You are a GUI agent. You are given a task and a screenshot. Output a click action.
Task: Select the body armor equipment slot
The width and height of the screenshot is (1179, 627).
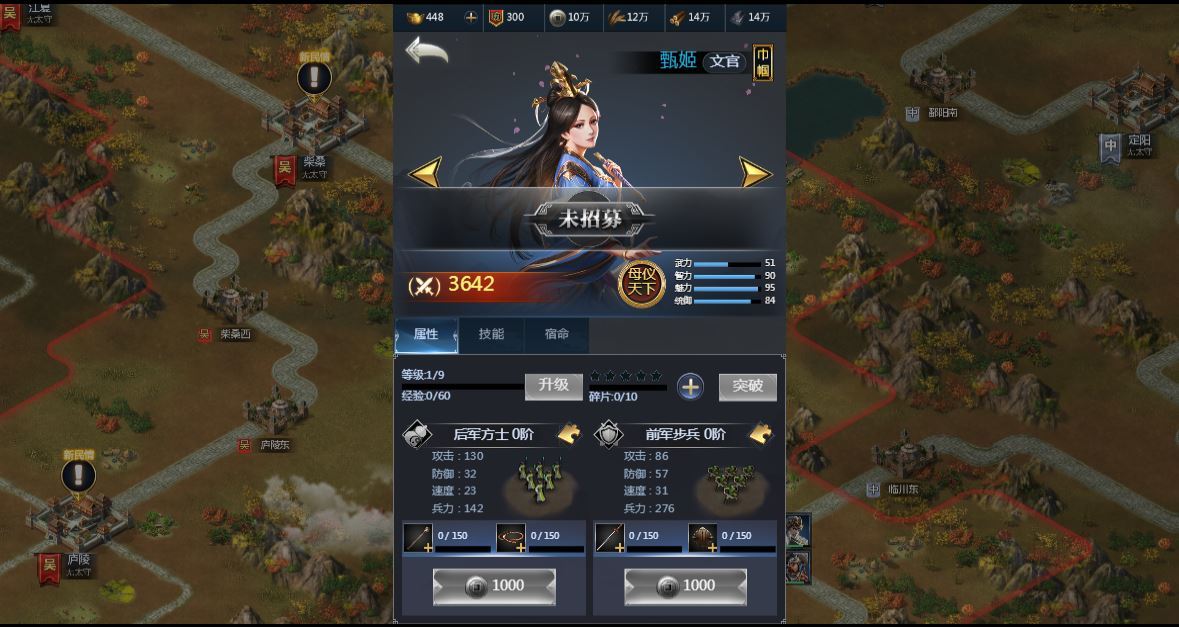point(703,537)
